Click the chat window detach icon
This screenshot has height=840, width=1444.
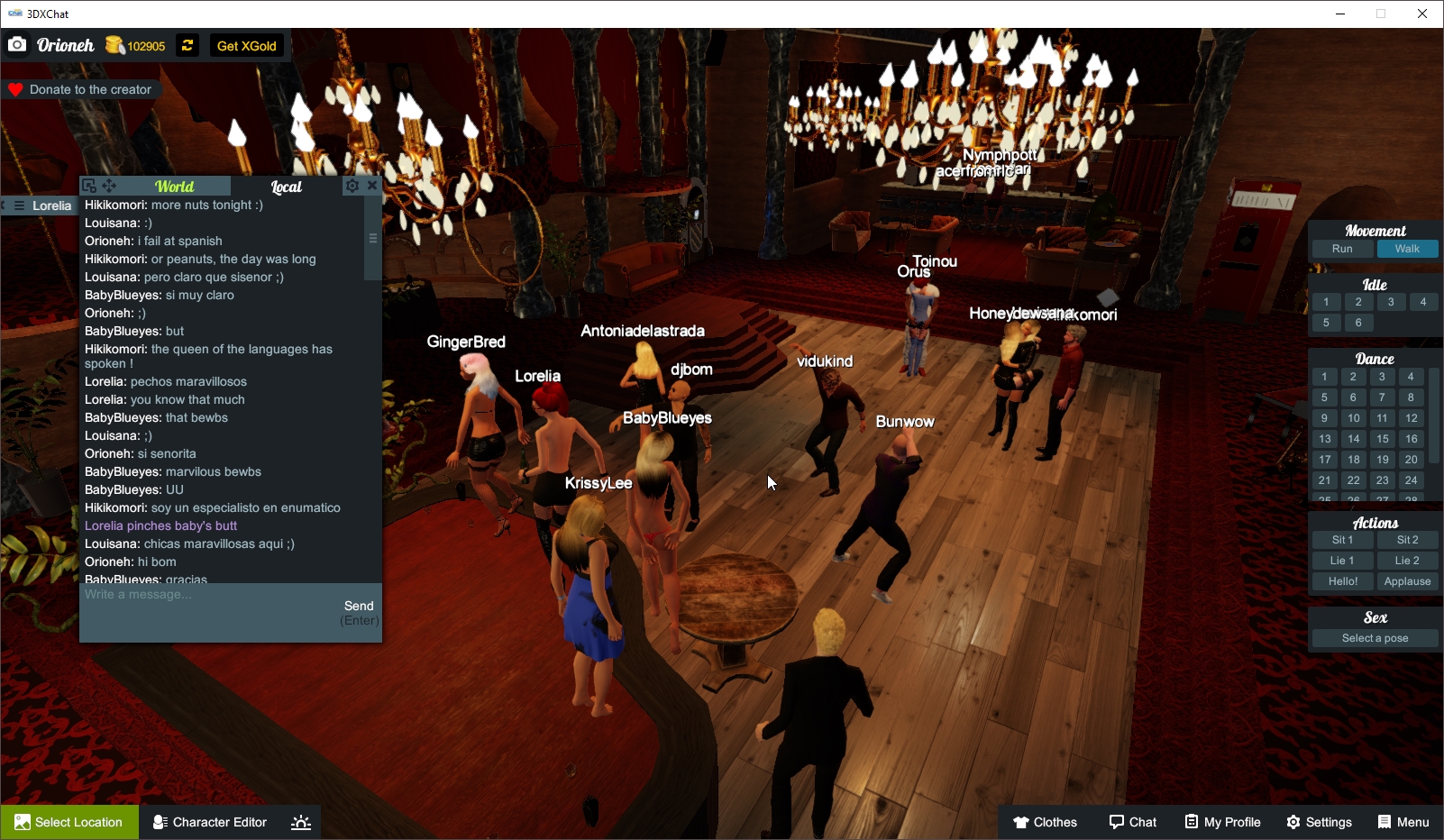(x=88, y=186)
